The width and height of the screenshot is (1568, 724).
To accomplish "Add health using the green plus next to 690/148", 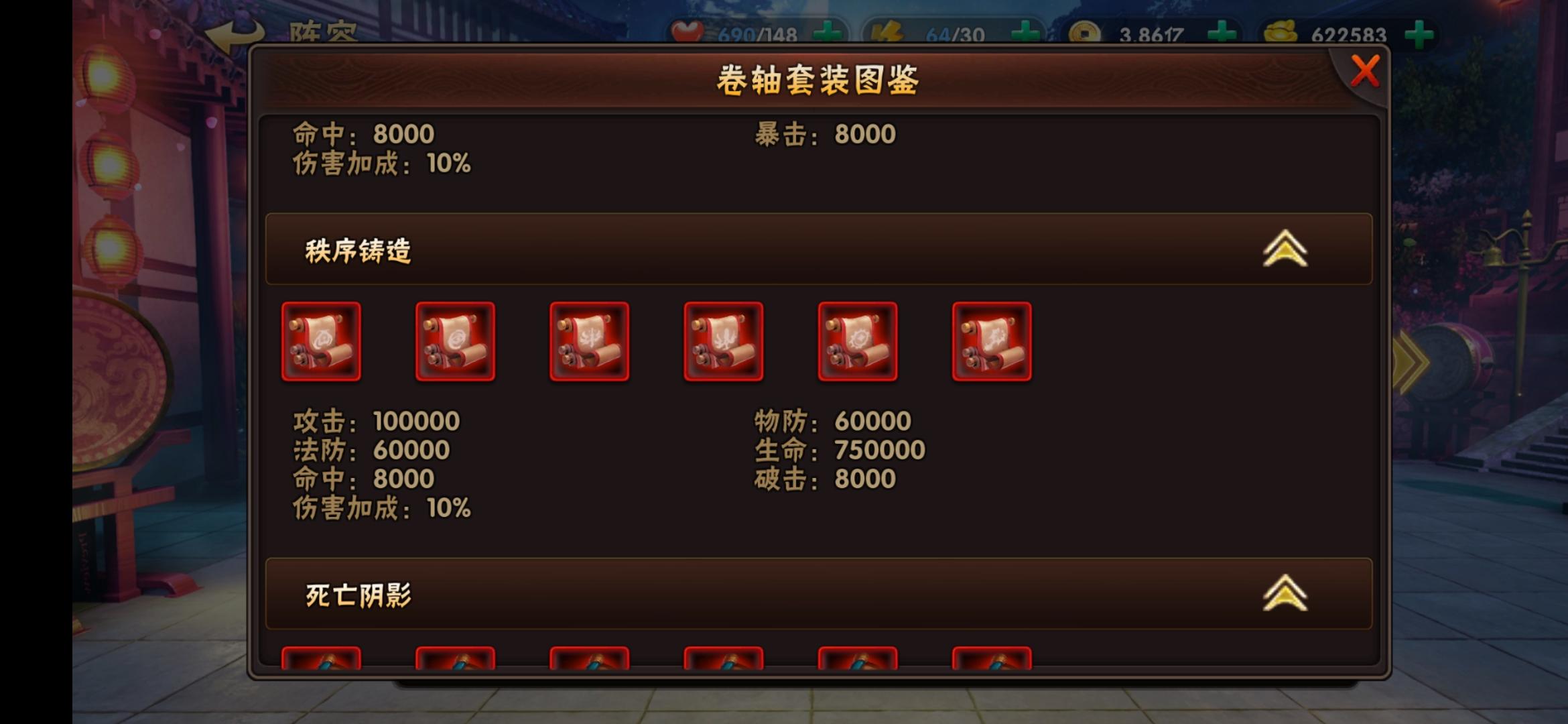I will click(828, 29).
